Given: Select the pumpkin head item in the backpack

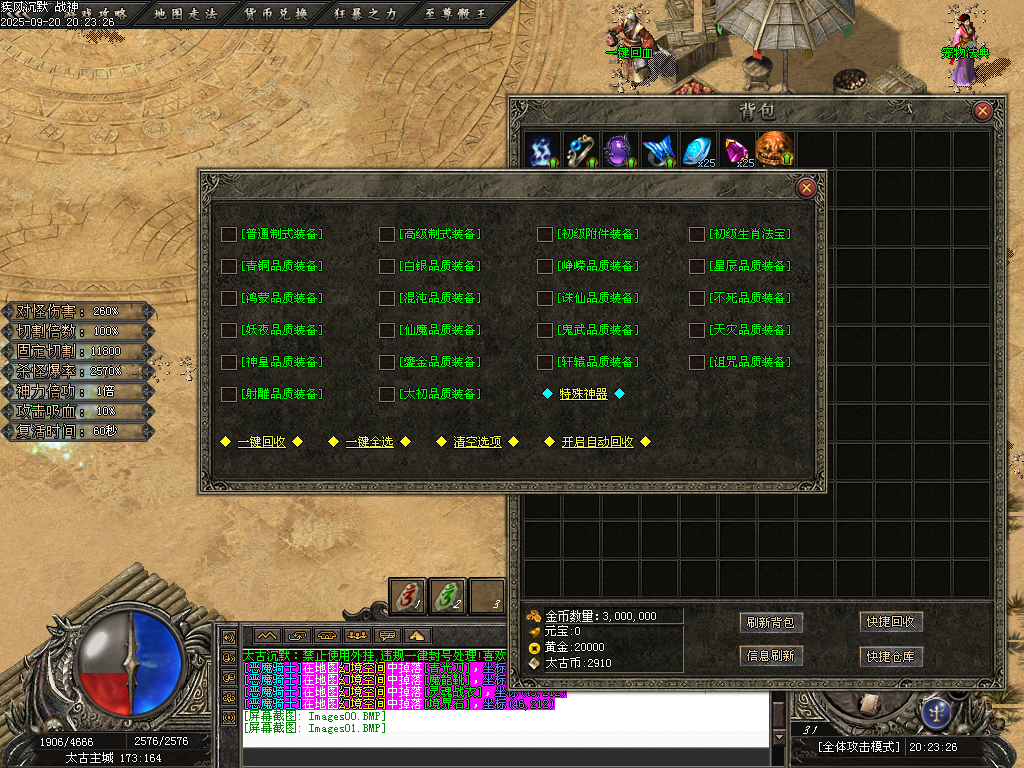Looking at the screenshot, I should click(774, 150).
